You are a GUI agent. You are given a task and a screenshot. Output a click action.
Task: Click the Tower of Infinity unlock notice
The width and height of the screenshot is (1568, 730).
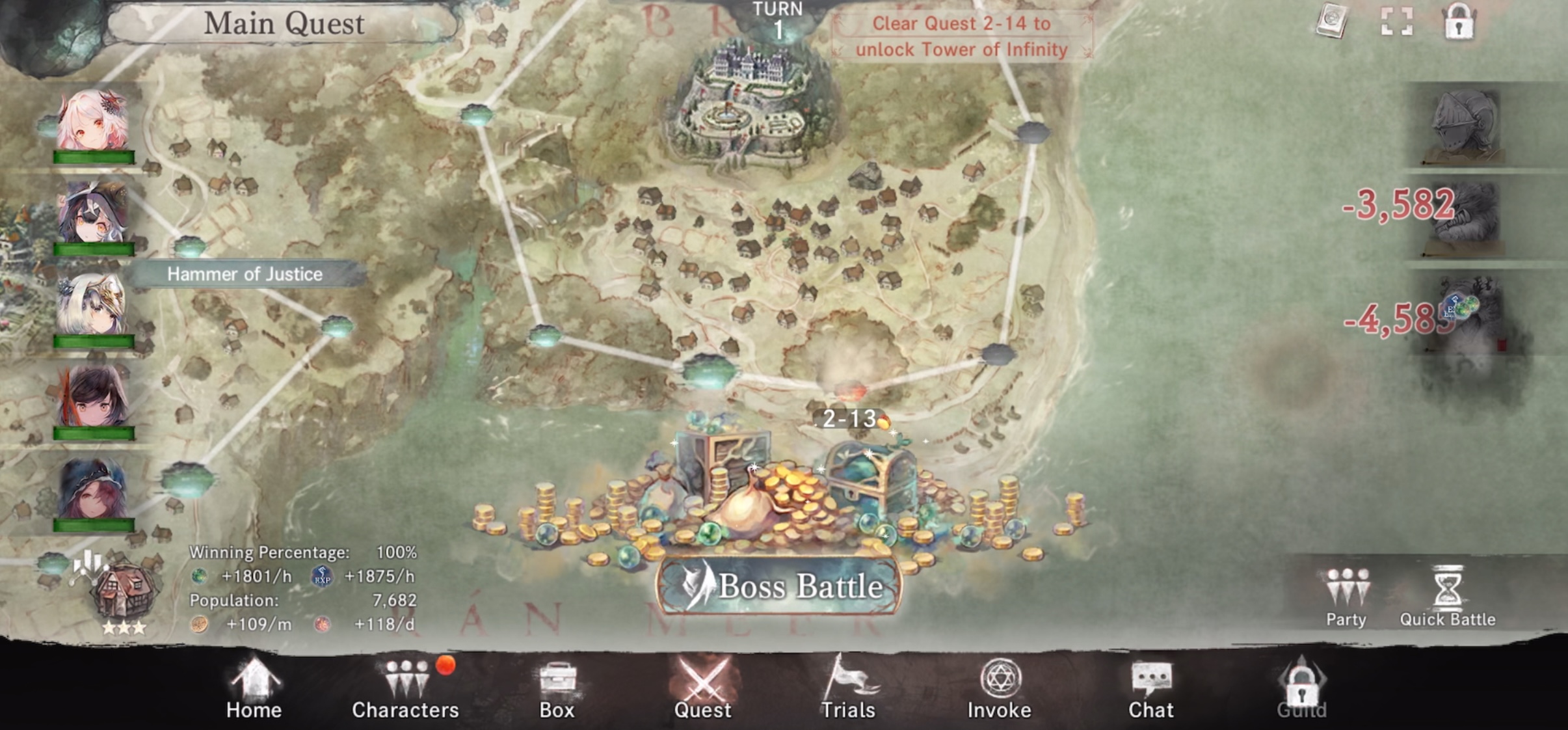961,36
